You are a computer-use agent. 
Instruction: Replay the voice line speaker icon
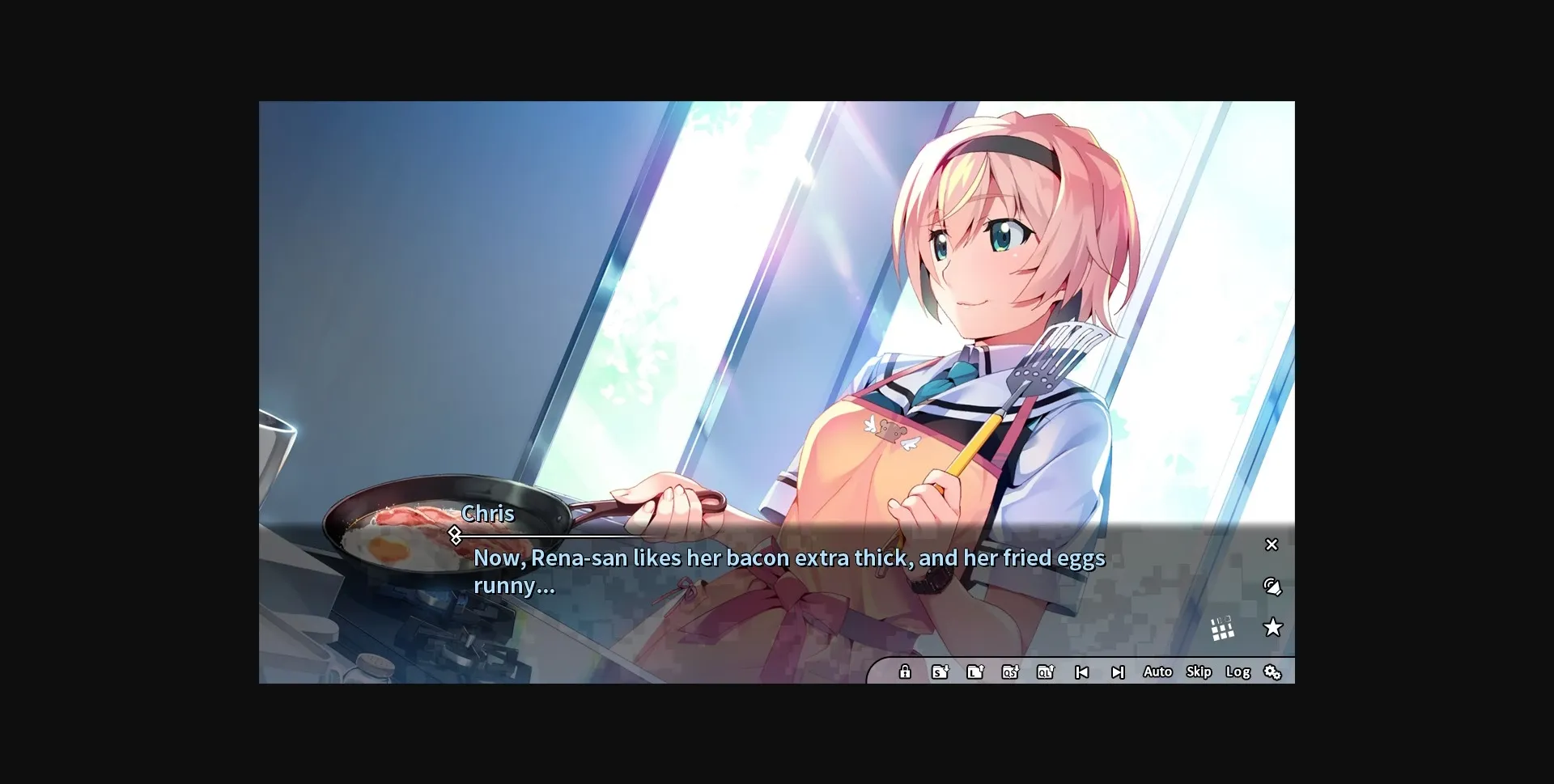pyautogui.click(x=1273, y=588)
